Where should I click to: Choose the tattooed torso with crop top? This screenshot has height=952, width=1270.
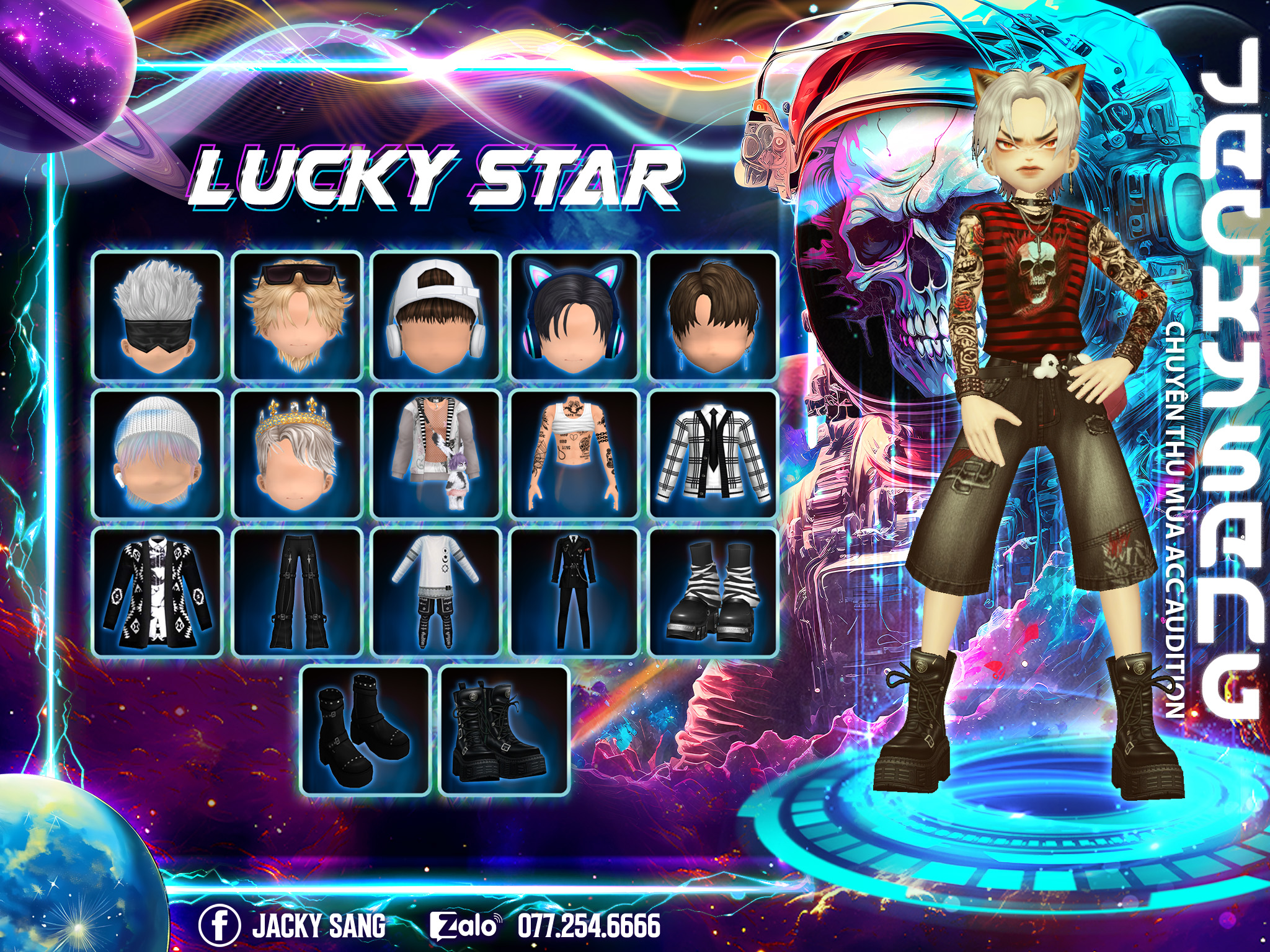[575, 454]
